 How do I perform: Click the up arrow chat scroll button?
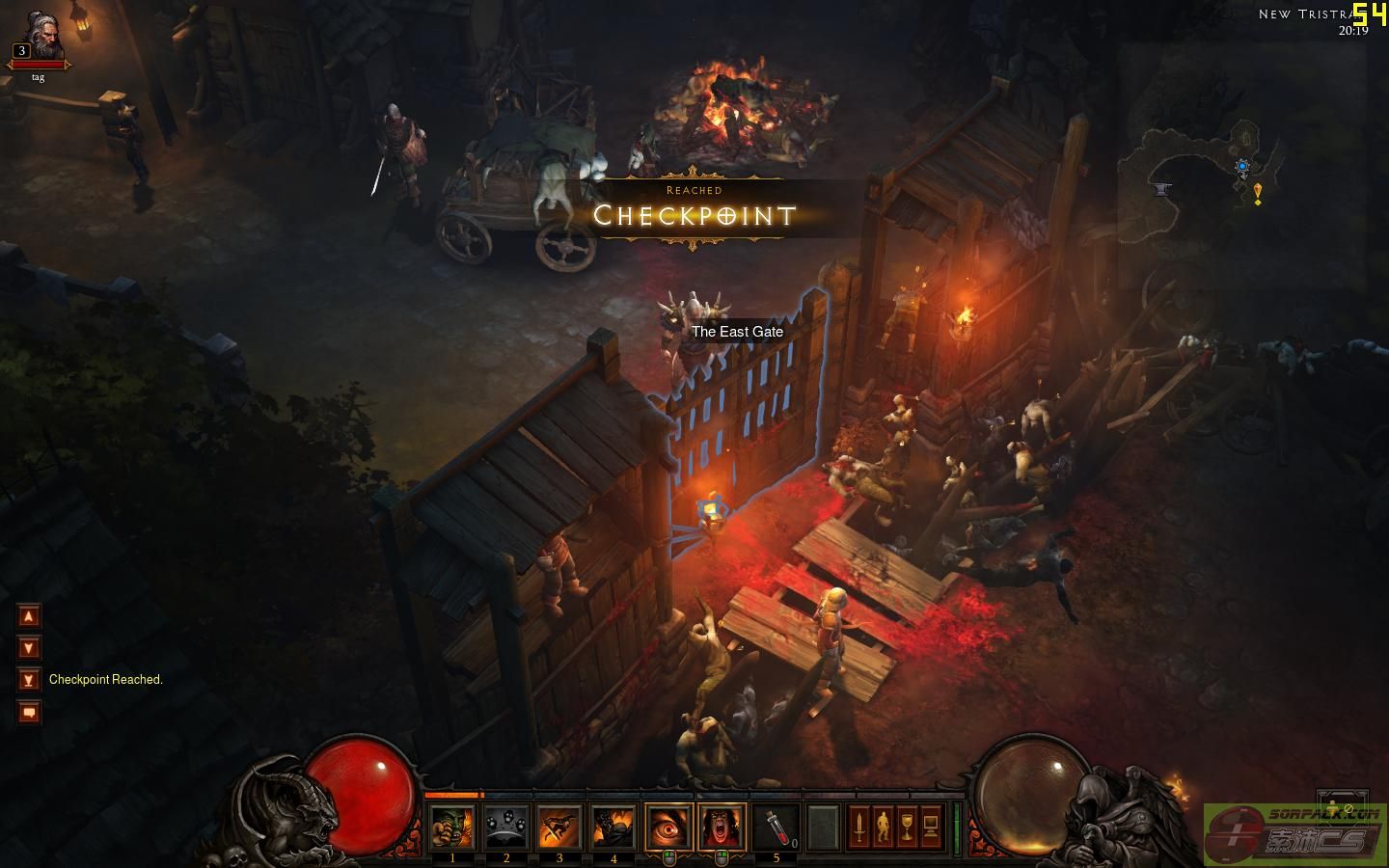pyautogui.click(x=29, y=616)
